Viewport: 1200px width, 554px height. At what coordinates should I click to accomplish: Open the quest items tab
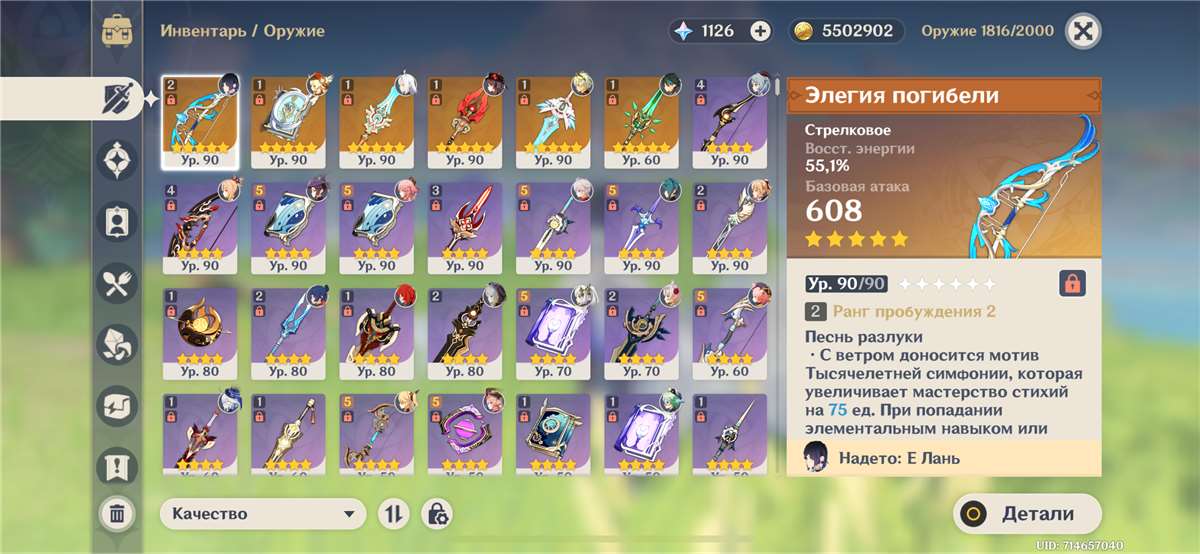click(117, 466)
